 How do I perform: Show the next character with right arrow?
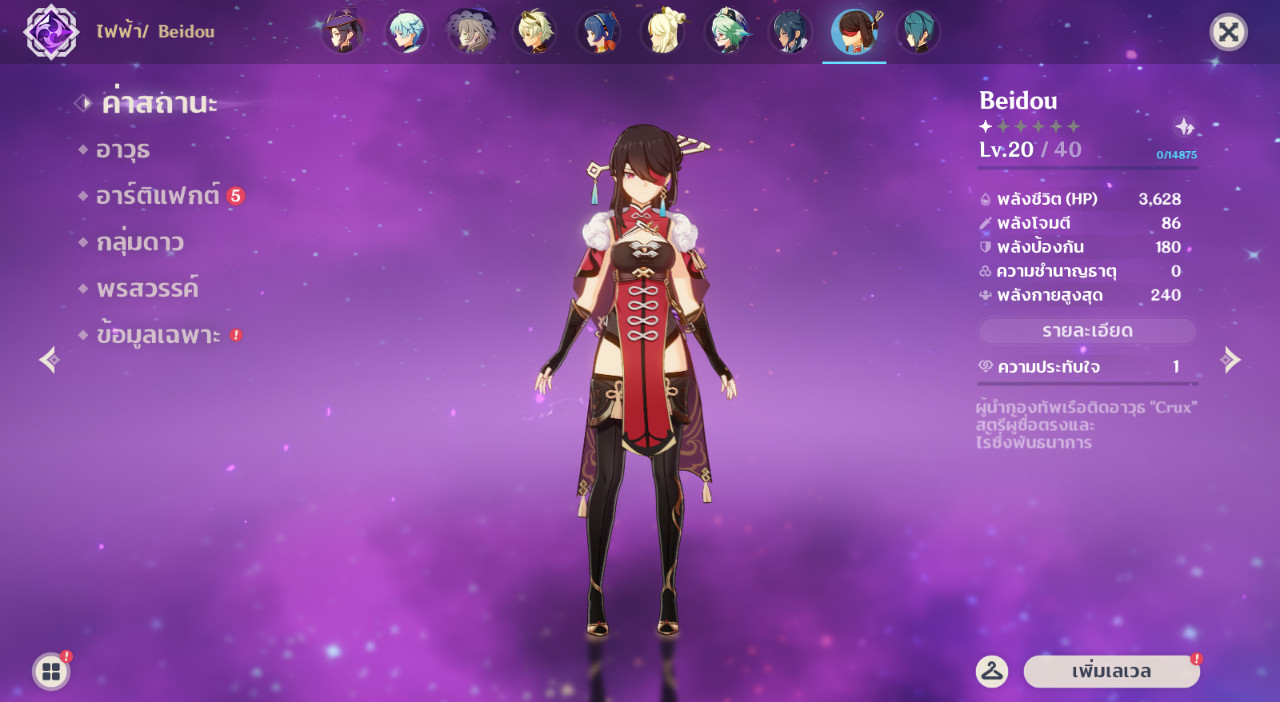pos(1231,360)
